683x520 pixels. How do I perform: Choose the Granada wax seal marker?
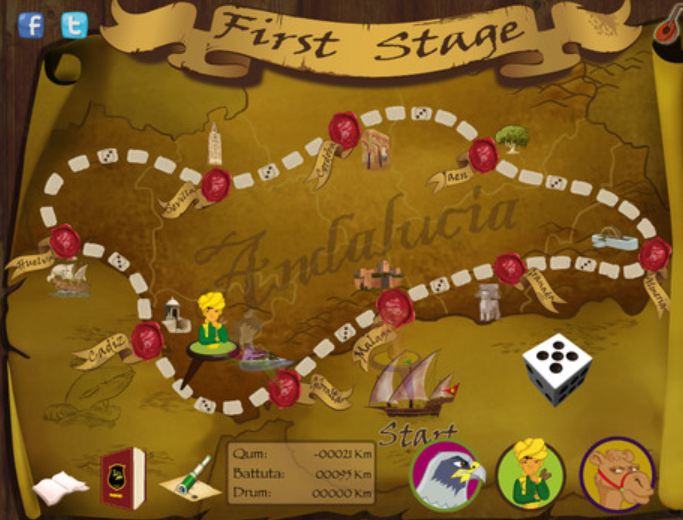point(509,268)
